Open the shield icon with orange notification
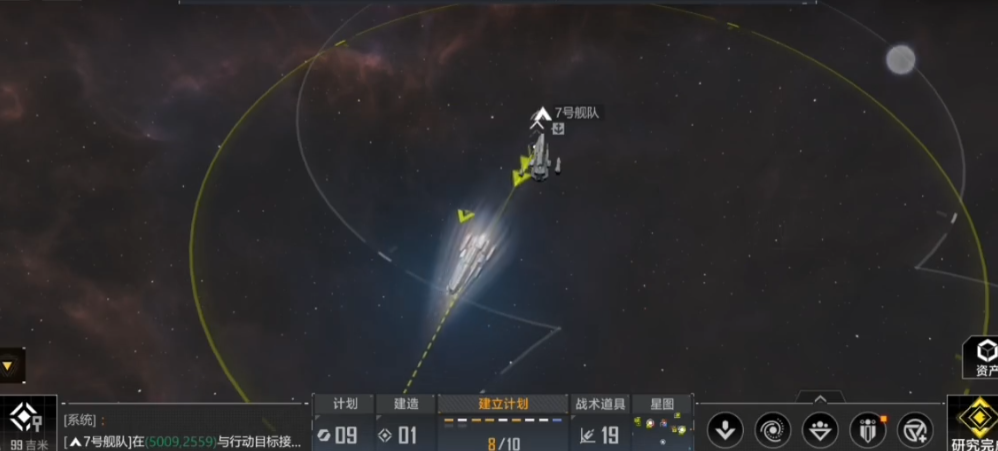The width and height of the screenshot is (998, 451). coord(868,430)
